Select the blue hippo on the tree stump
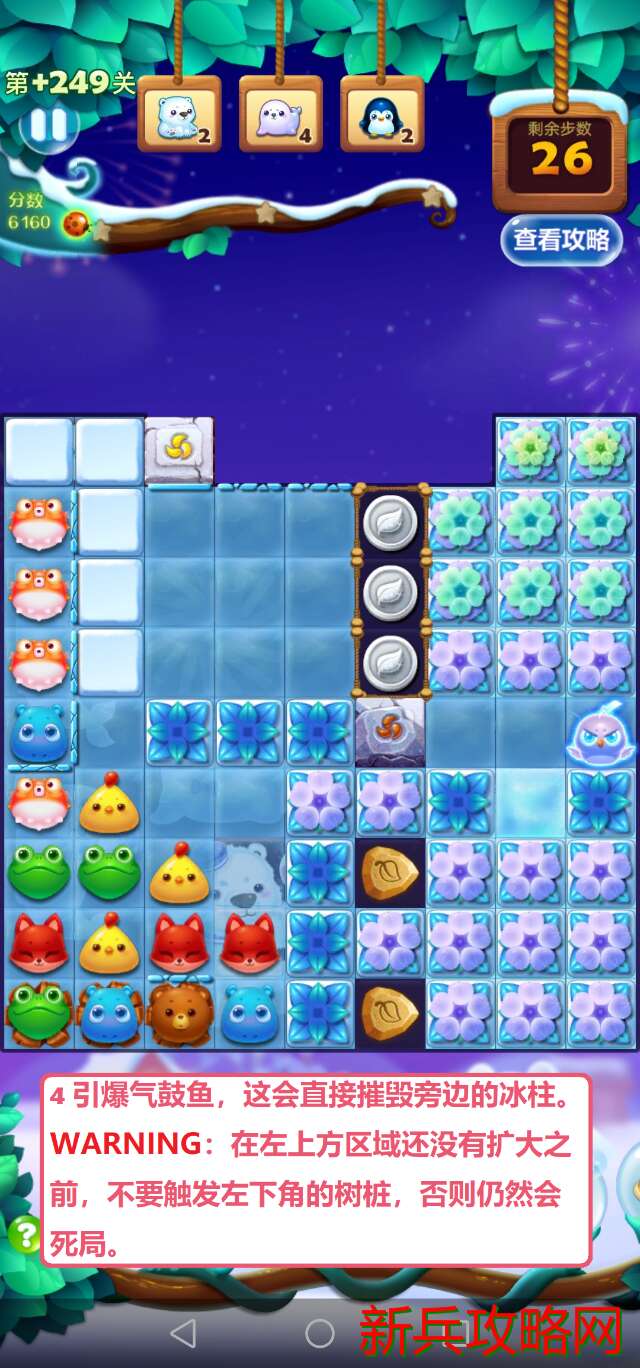 tap(108, 1013)
